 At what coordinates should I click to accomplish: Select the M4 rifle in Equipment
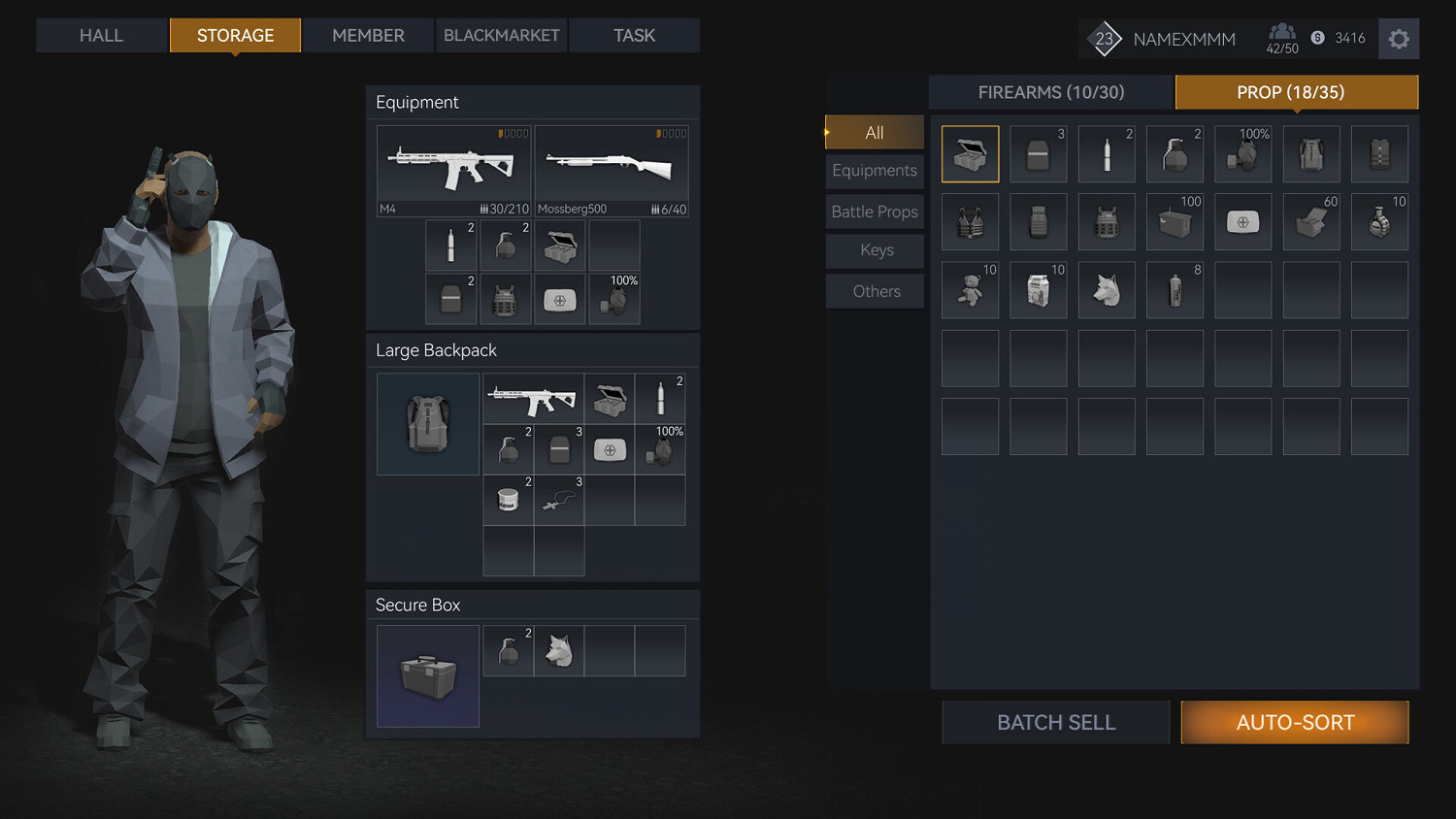[453, 170]
